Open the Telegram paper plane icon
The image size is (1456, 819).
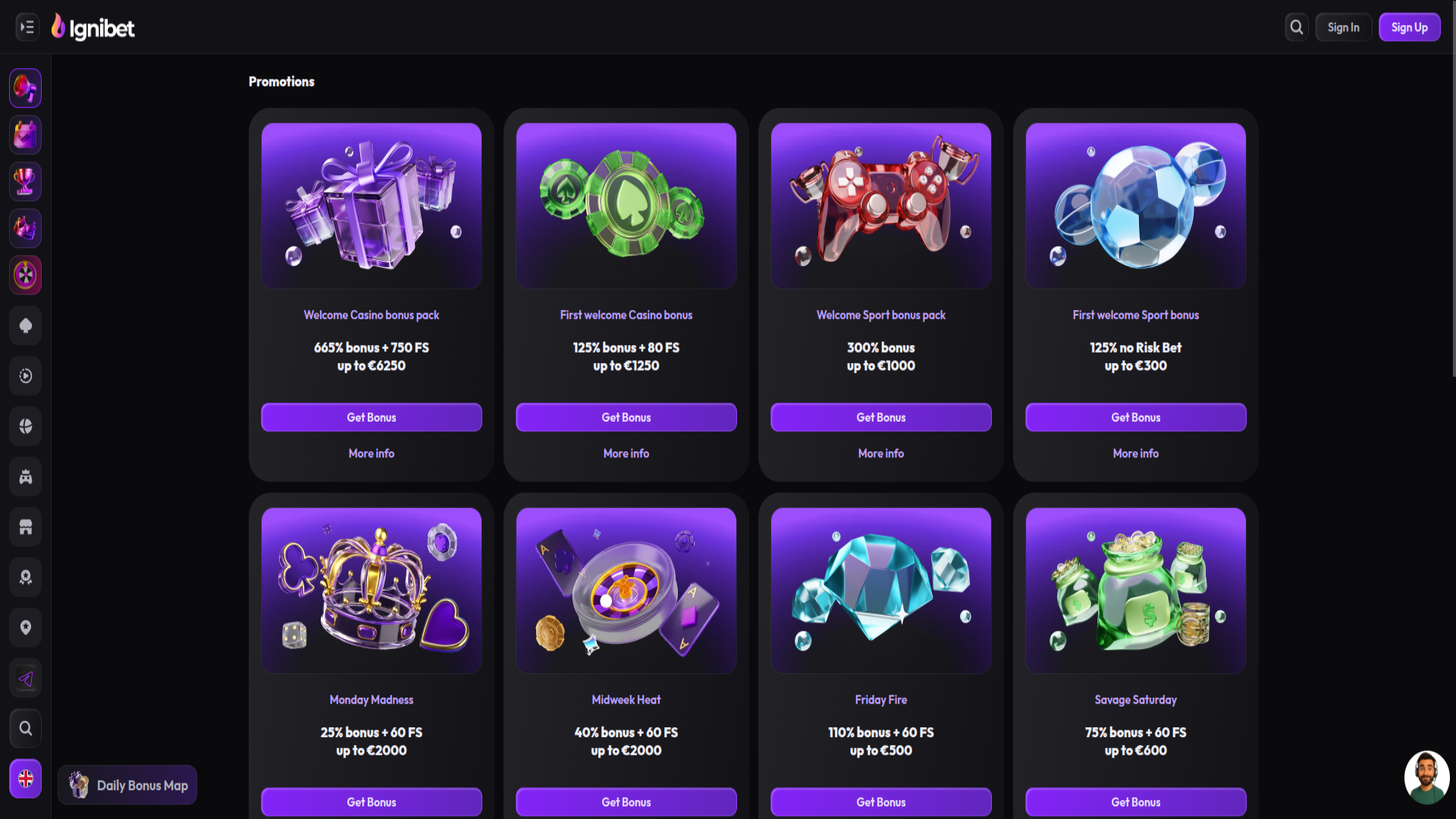pos(25,678)
